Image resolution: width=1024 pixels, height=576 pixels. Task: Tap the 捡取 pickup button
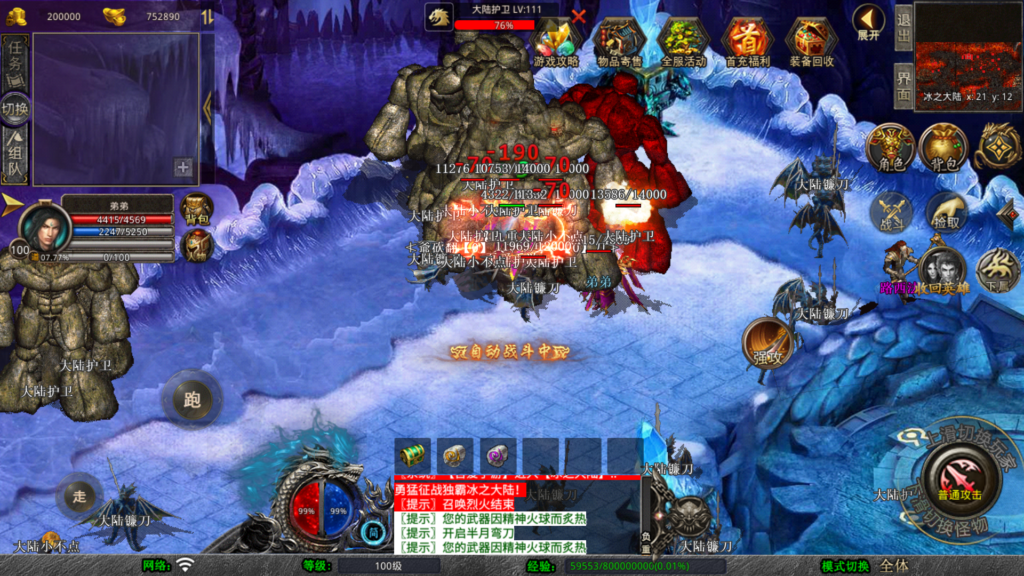coord(945,212)
